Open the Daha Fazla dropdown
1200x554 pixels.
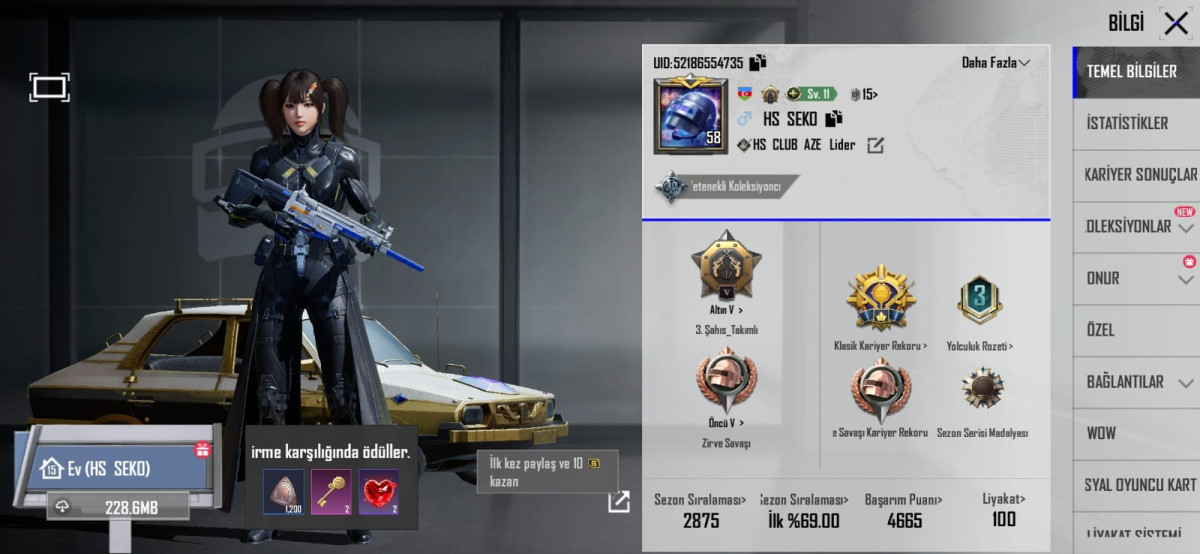(x=996, y=62)
